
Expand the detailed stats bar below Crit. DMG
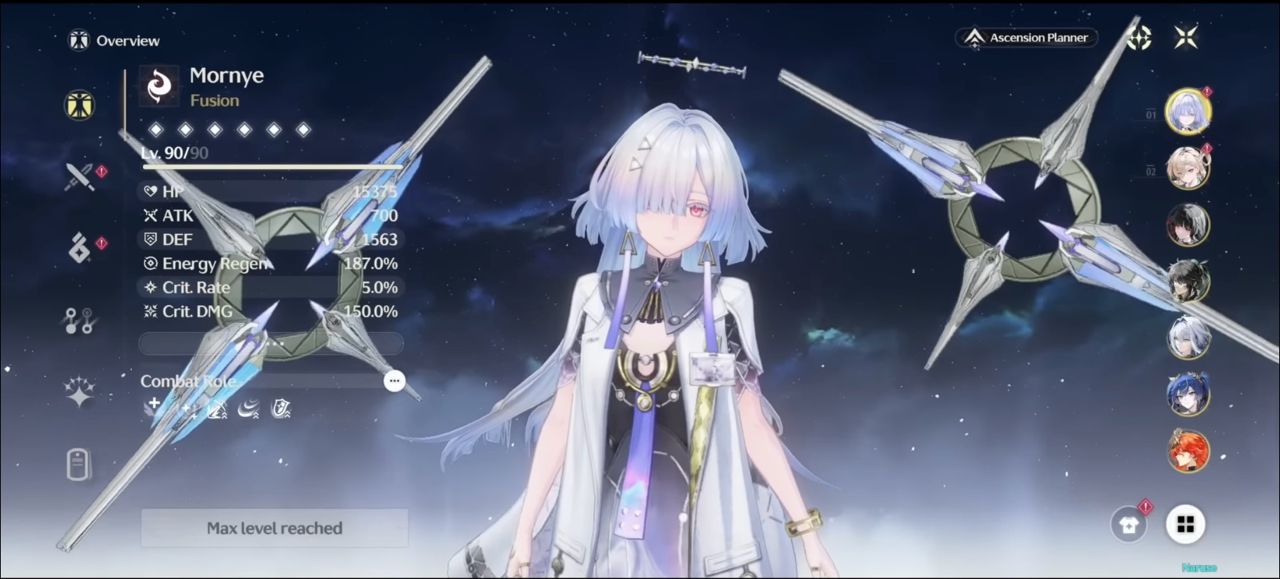coord(271,343)
